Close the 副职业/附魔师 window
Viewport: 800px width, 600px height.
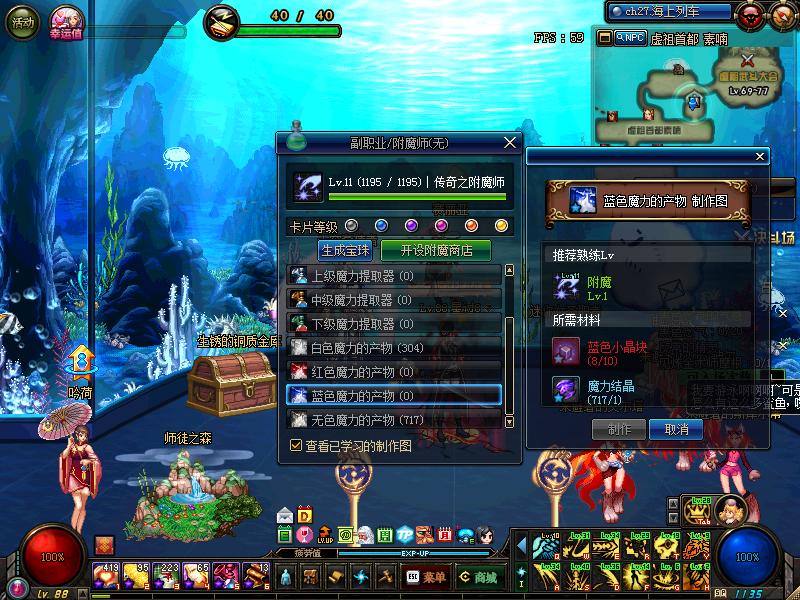click(511, 143)
